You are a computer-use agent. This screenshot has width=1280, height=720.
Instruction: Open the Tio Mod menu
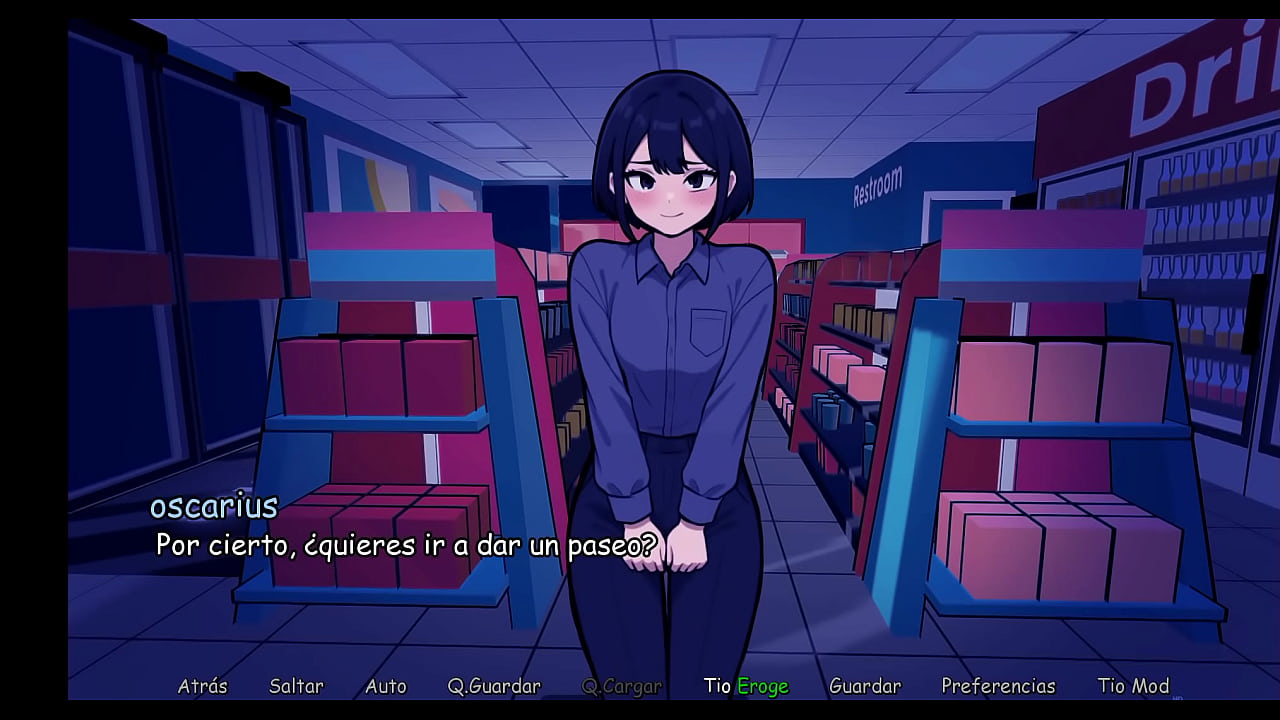click(1133, 686)
